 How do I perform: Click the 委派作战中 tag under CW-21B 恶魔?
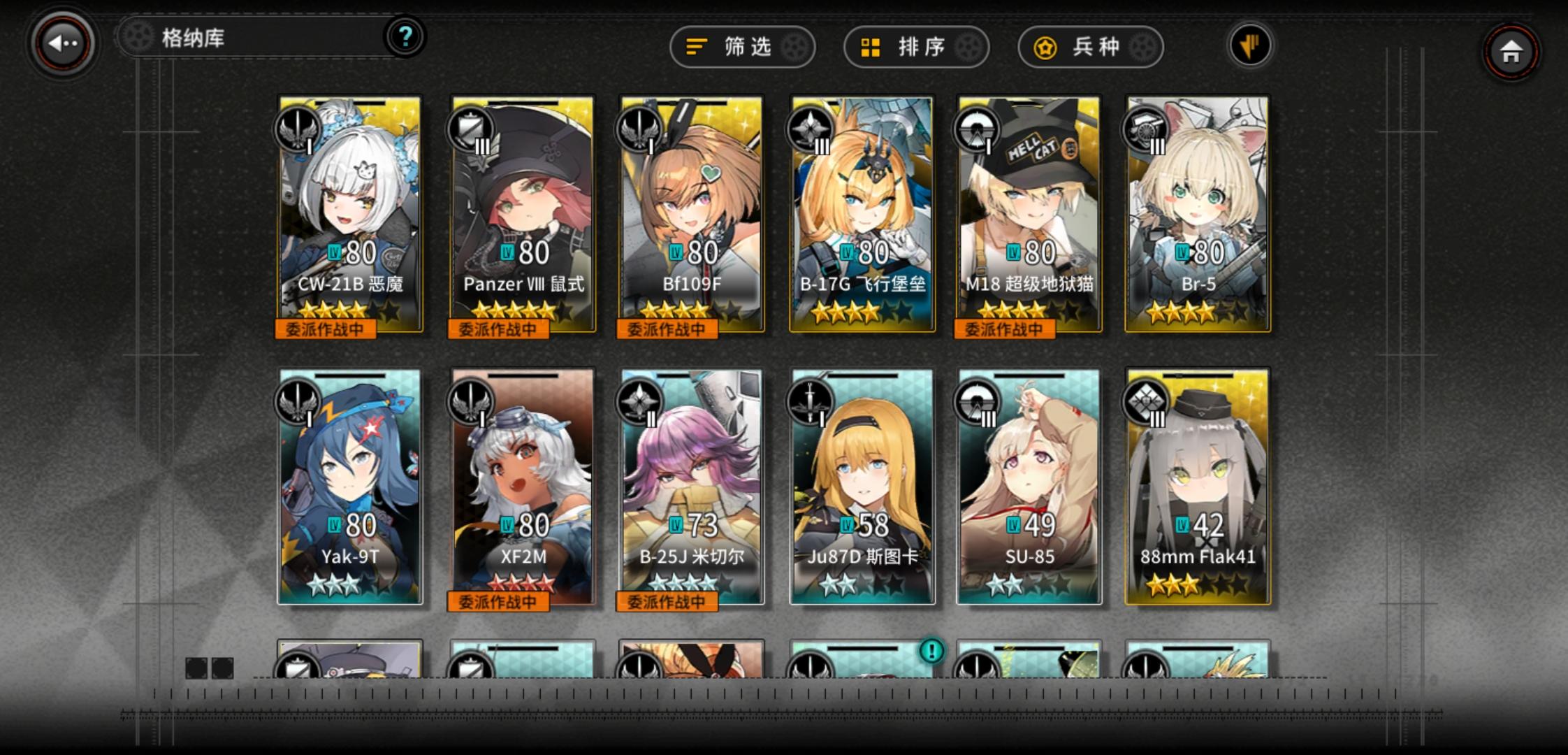coord(326,328)
